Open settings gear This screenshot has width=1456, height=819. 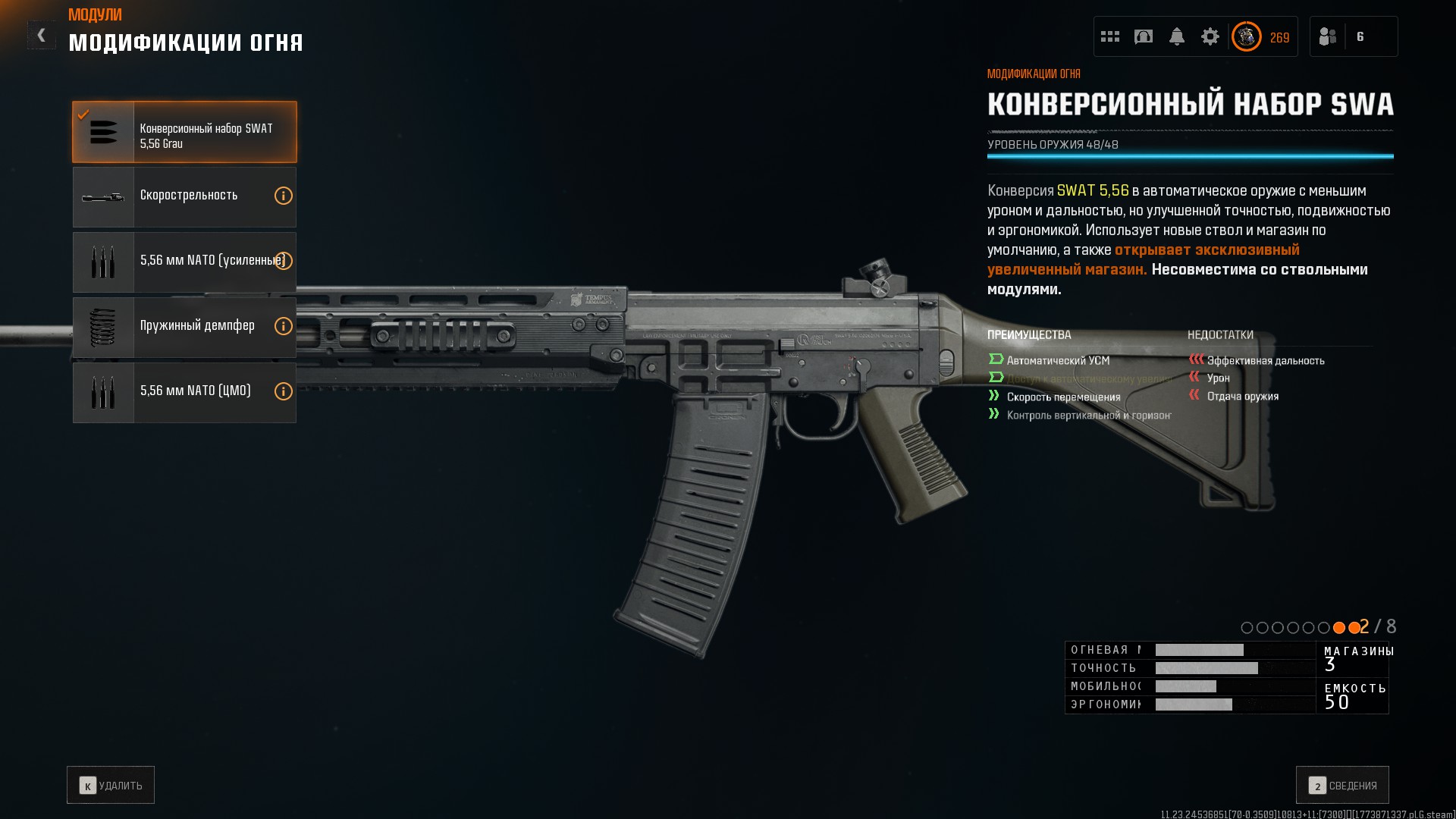pos(1210,36)
